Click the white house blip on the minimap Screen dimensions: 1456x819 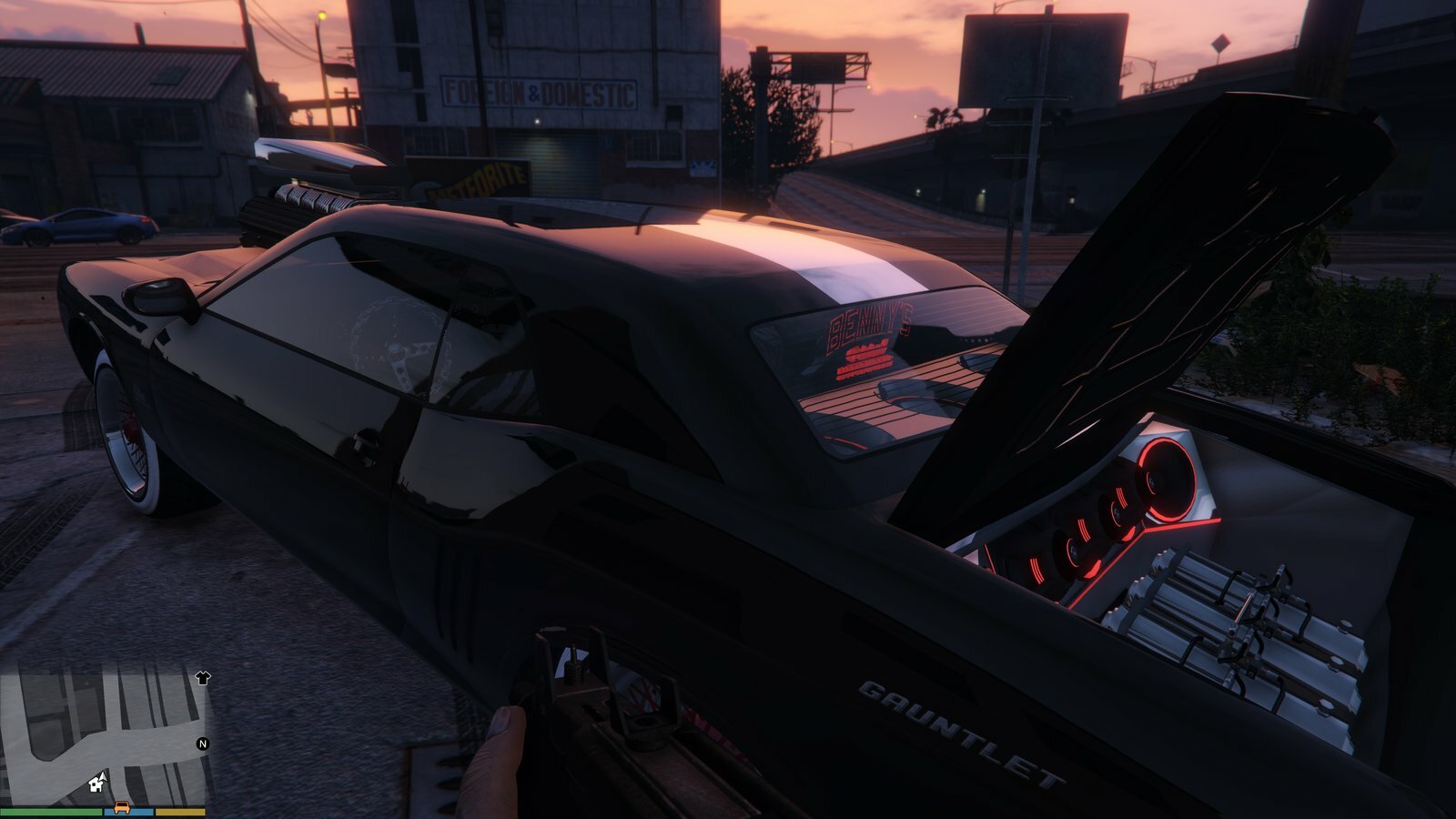(x=96, y=783)
